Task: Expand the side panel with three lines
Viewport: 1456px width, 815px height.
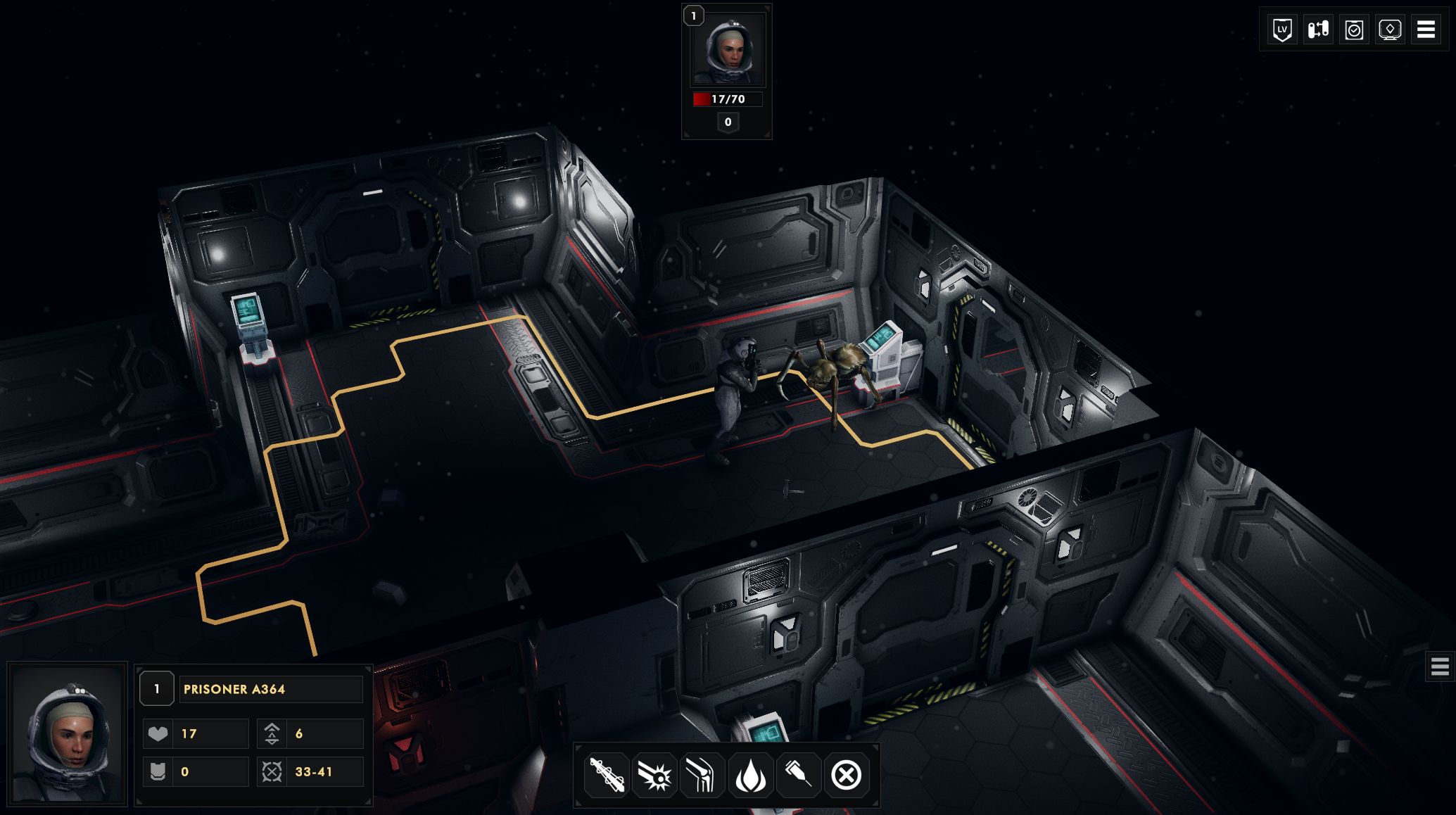Action: (x=1440, y=666)
